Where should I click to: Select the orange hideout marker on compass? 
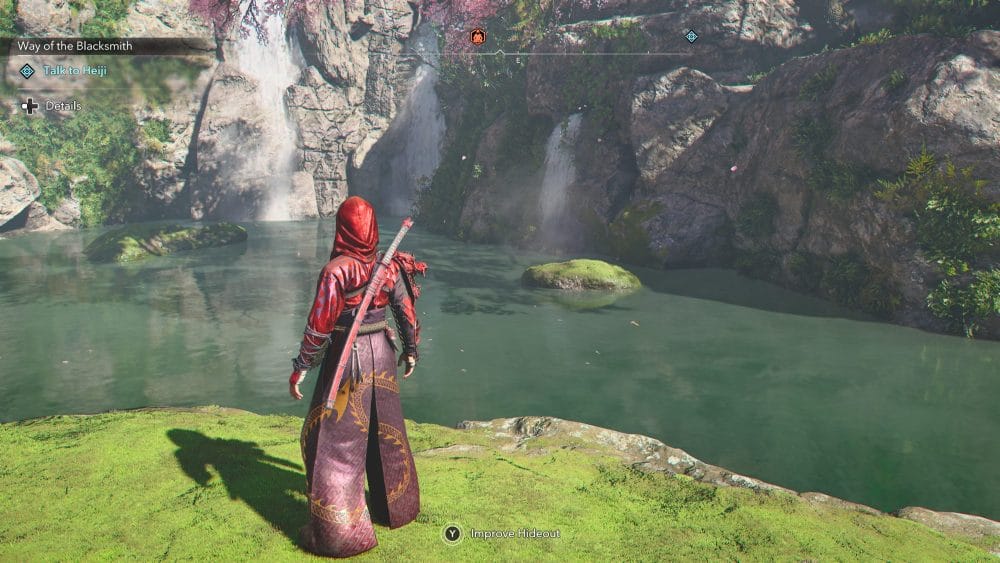[x=478, y=37]
